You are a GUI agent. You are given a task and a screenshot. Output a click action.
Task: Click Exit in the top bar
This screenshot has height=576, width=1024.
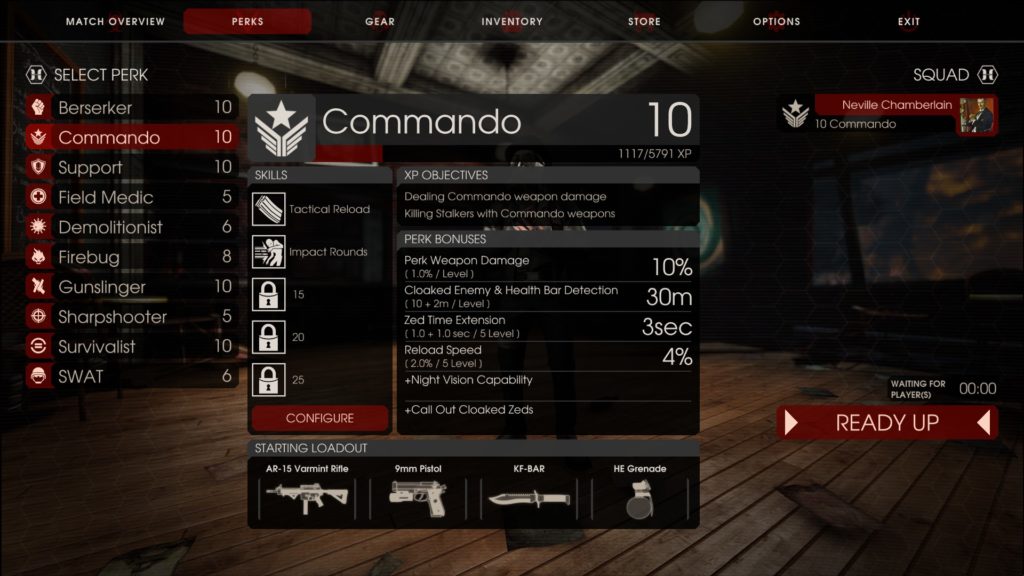pos(909,22)
